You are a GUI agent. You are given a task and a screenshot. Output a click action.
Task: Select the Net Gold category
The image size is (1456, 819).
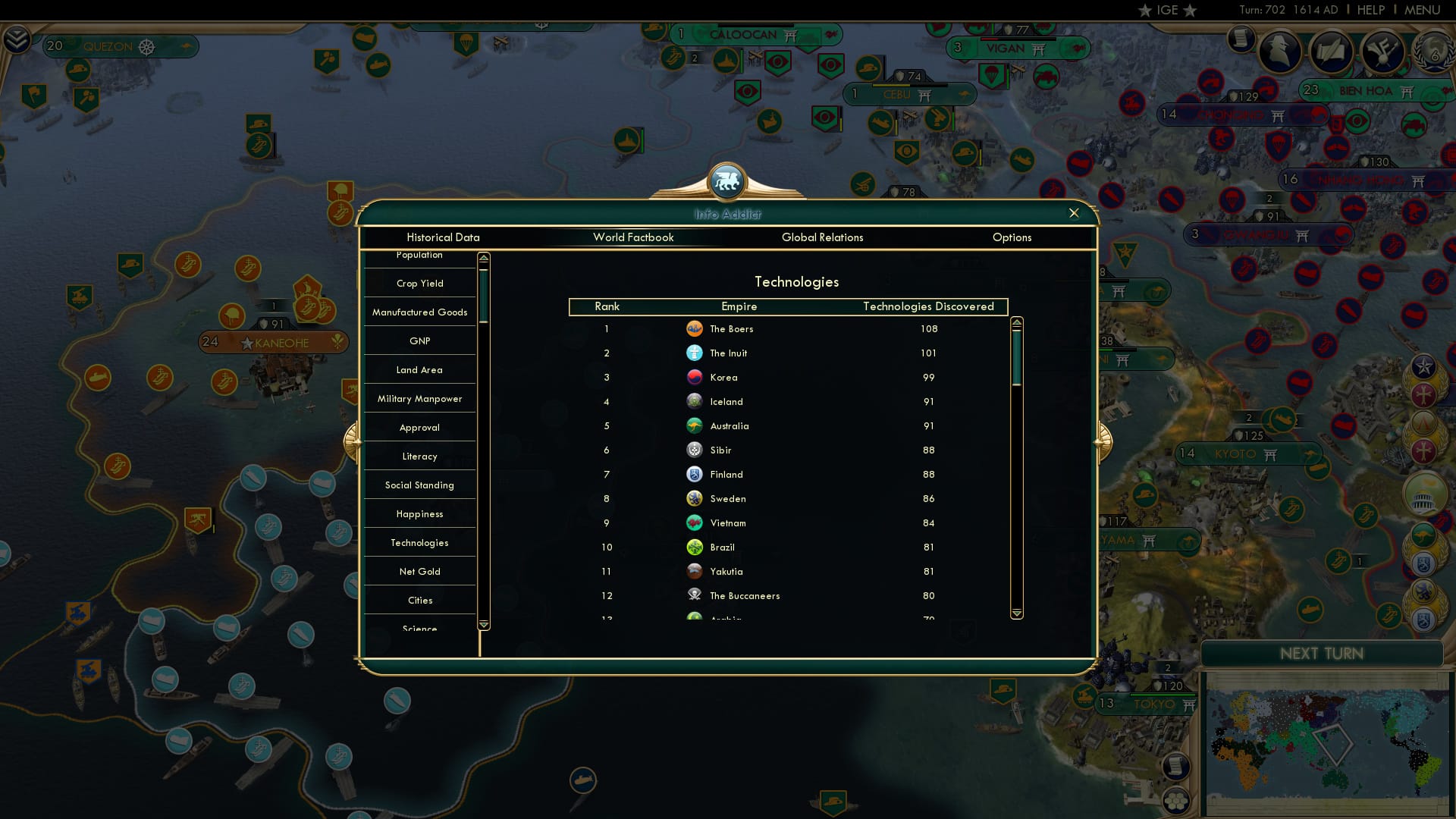pyautogui.click(x=419, y=571)
